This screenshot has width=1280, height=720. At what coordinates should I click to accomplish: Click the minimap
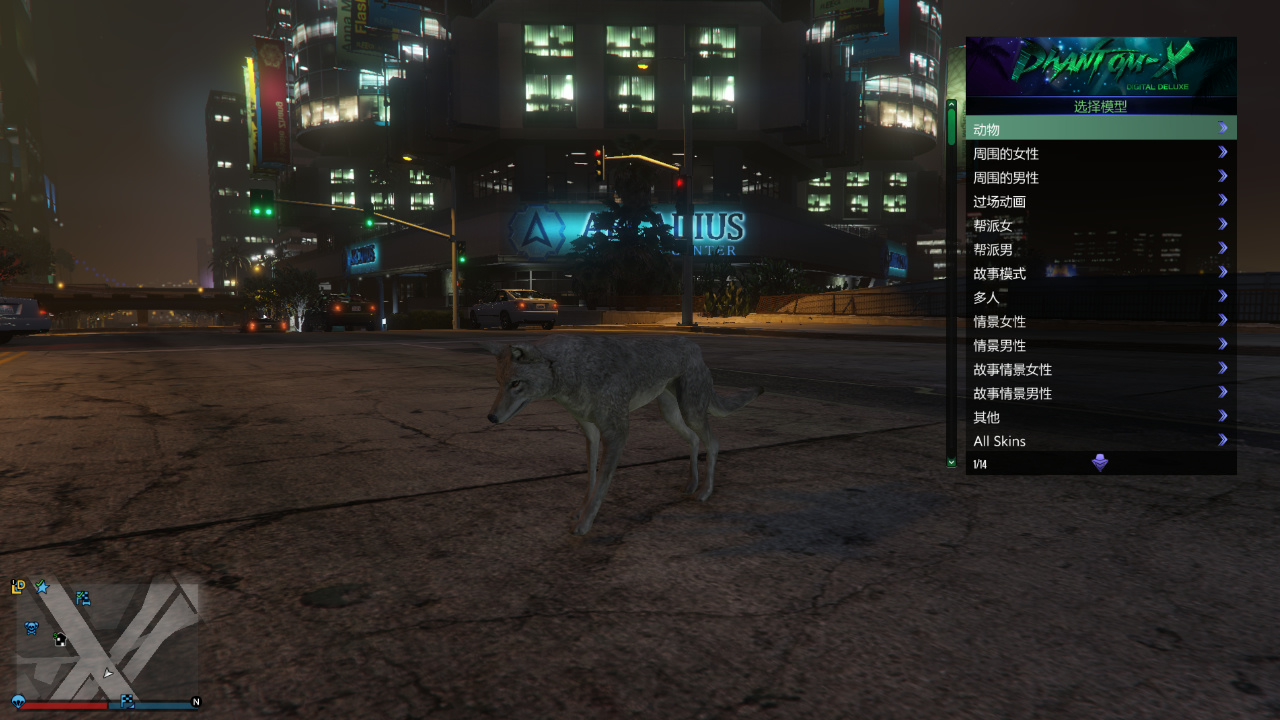click(107, 641)
